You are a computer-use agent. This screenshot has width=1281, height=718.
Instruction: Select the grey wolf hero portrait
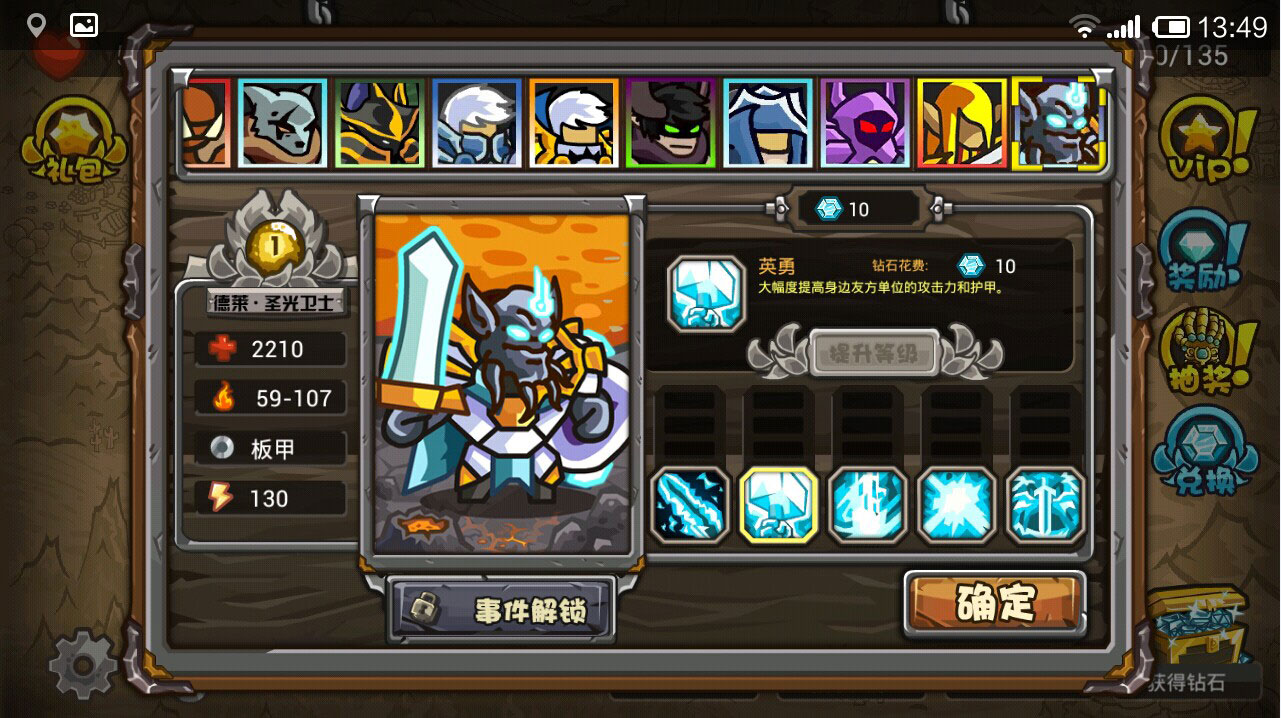pos(282,123)
